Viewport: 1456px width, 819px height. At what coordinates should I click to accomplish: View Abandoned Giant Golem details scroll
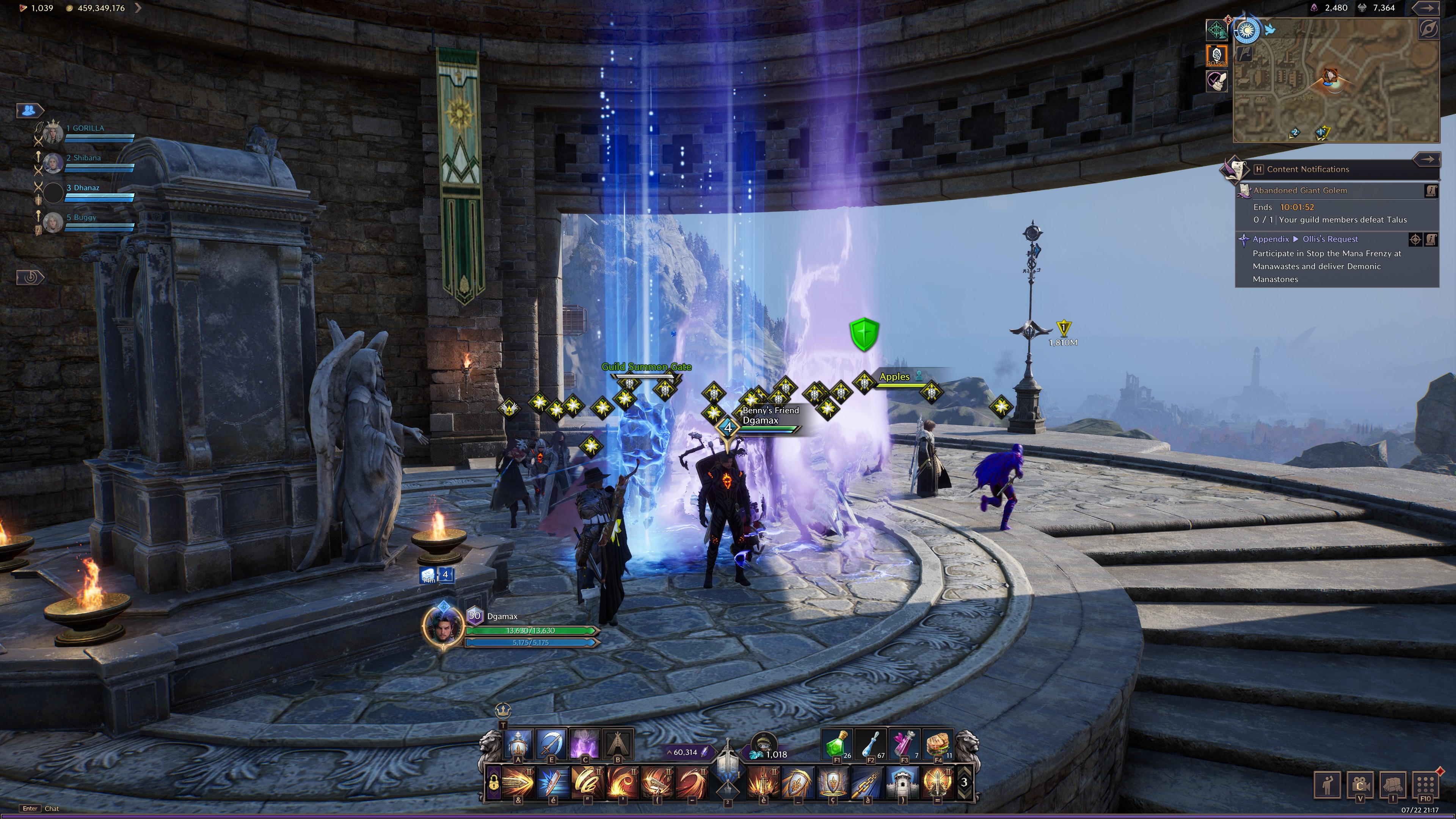coord(1431,191)
